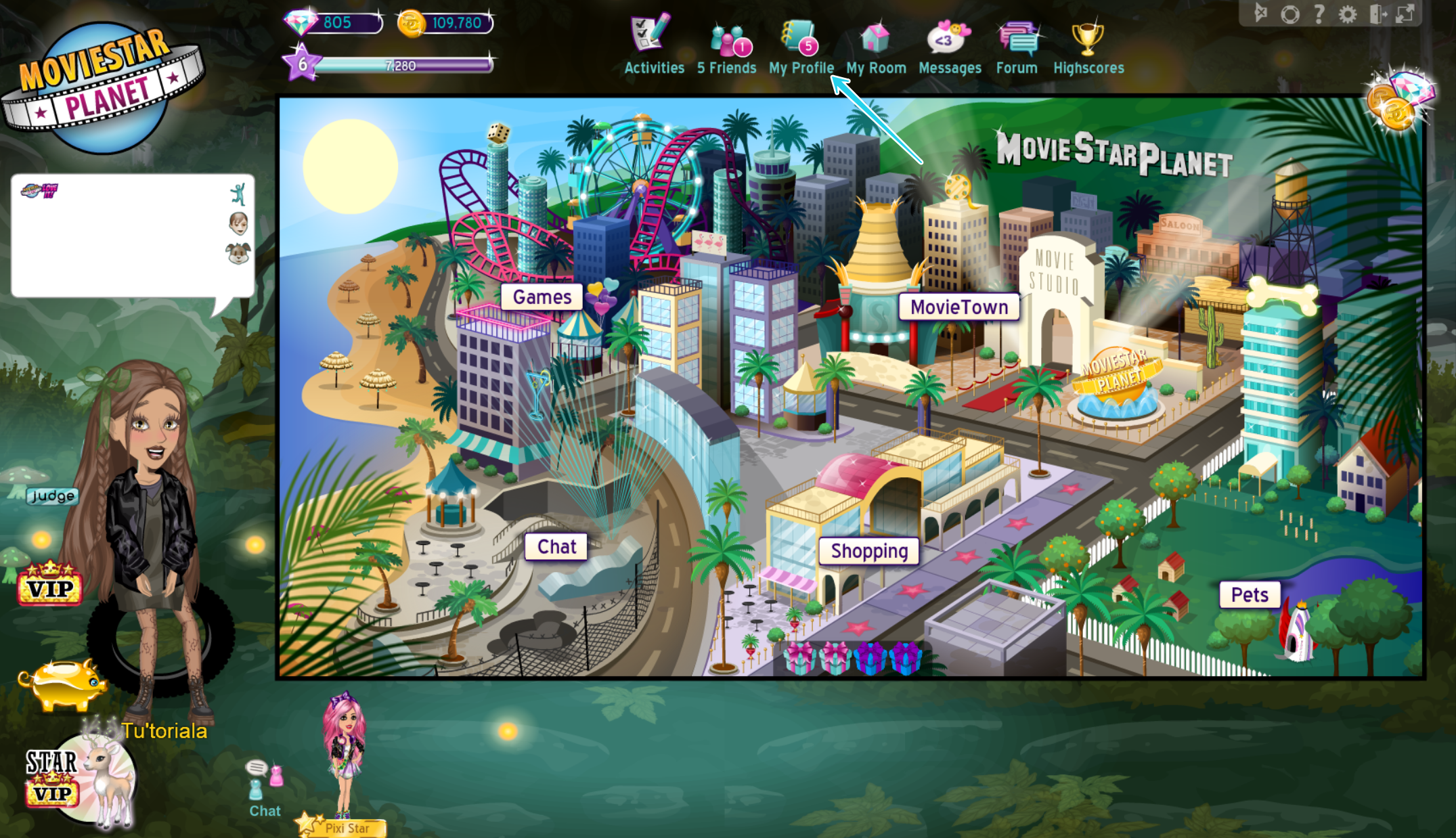This screenshot has width=1456, height=838.
Task: Click the level 6 fame progress bar
Action: click(399, 65)
